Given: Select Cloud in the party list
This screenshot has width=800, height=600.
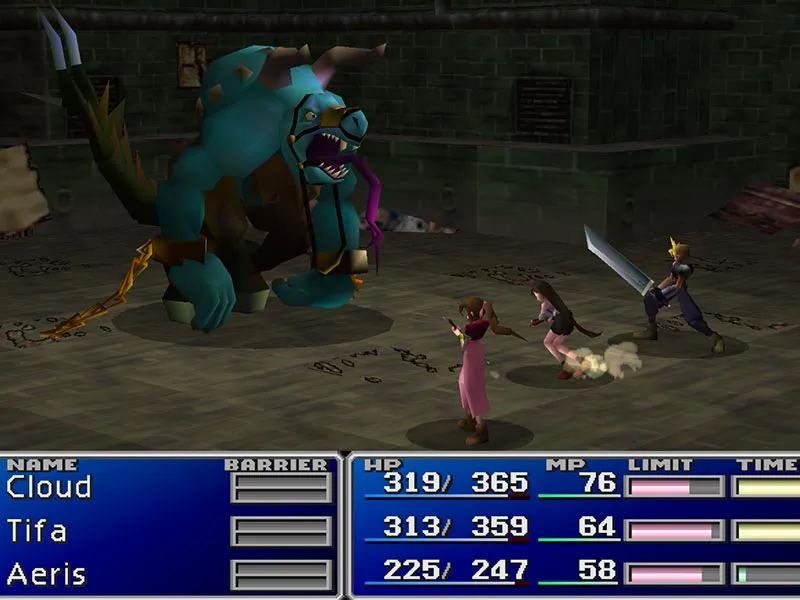Looking at the screenshot, I should 49,487.
